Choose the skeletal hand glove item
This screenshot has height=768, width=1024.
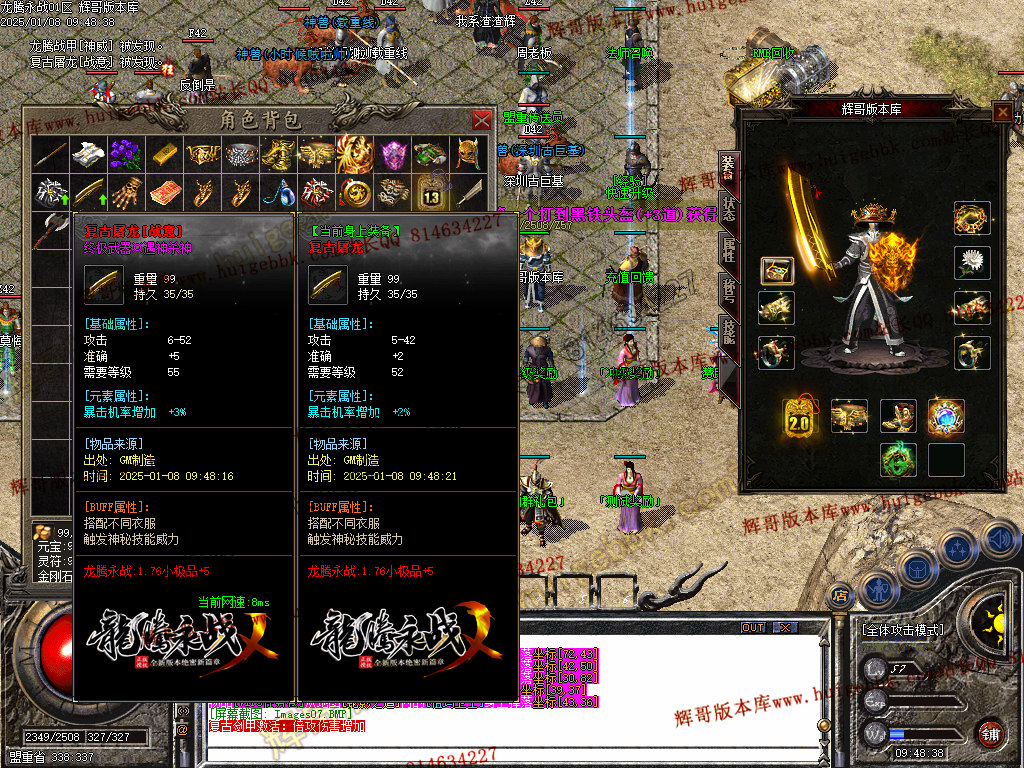coord(124,192)
